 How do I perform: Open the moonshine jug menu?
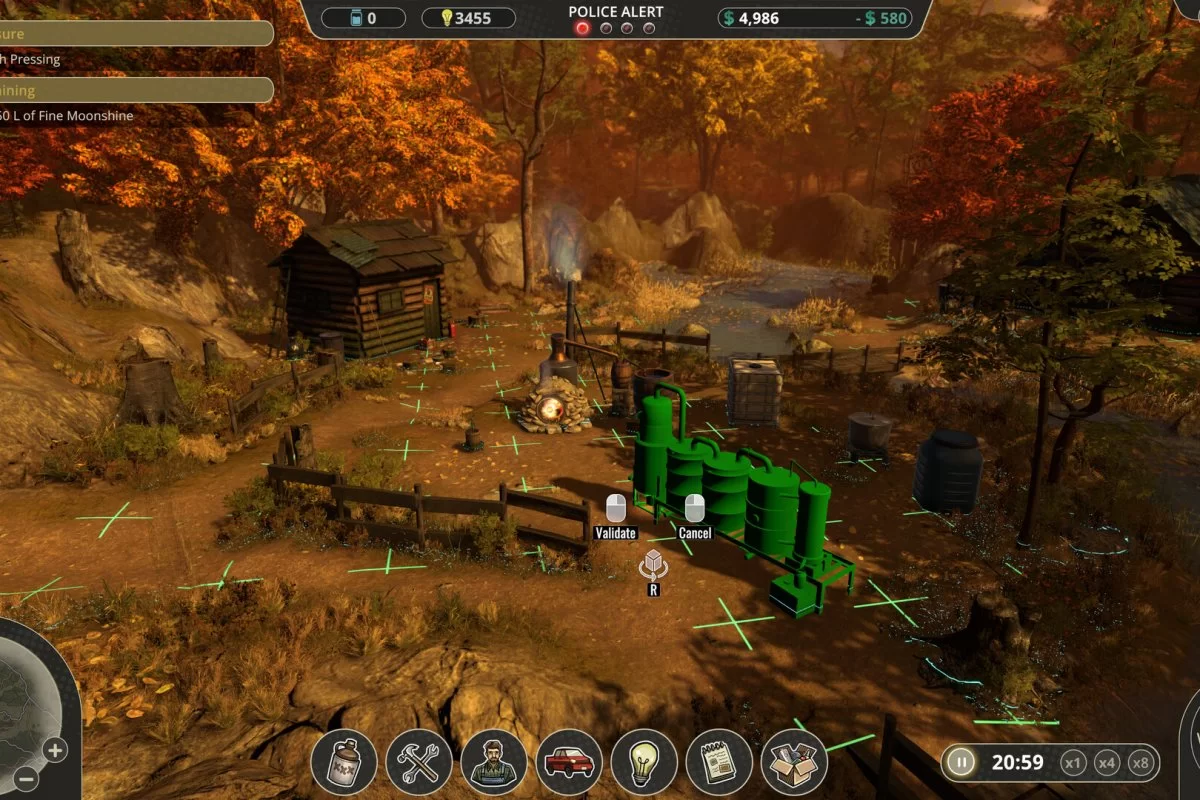(344, 762)
